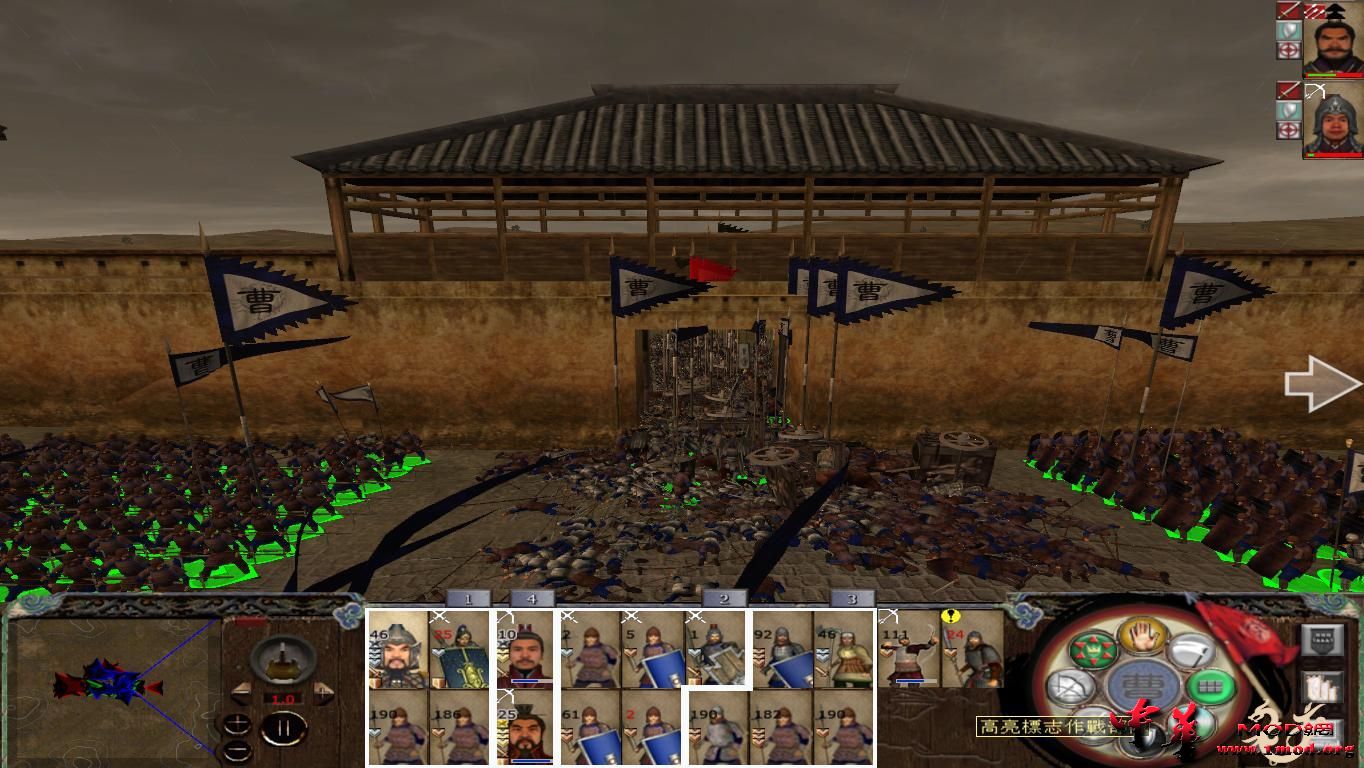Expand the chevron on the 190-man unit card
This screenshot has height=768, width=1364.
(x=374, y=733)
